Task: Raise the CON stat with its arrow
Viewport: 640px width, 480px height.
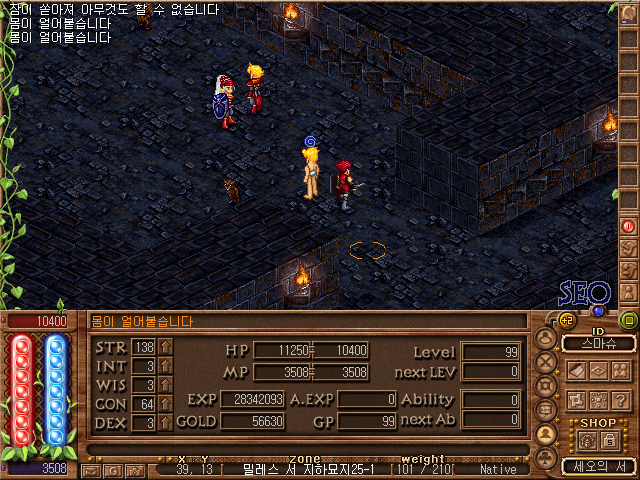Action: [166, 404]
